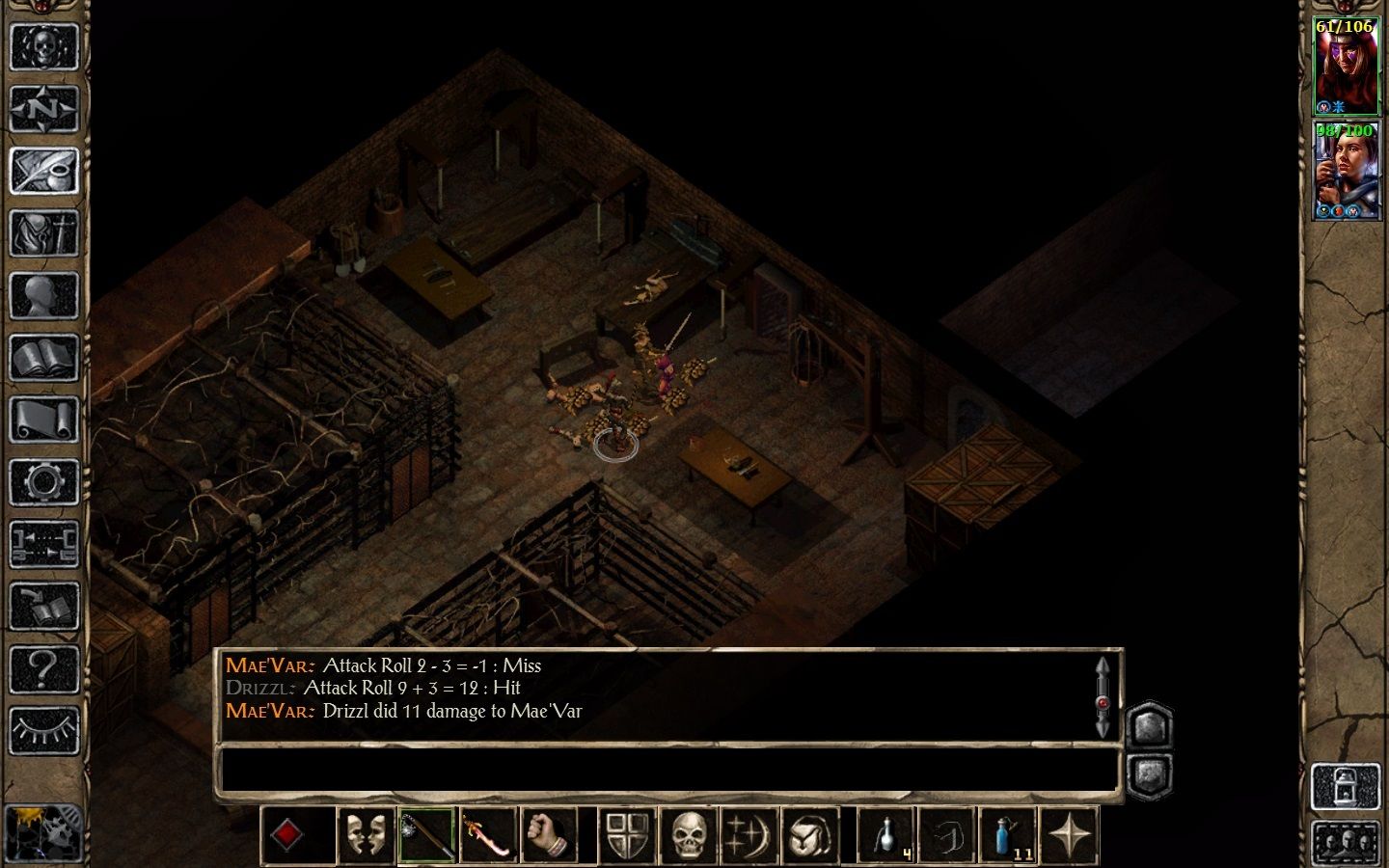Click the message log scroll-up arrow

click(1103, 667)
